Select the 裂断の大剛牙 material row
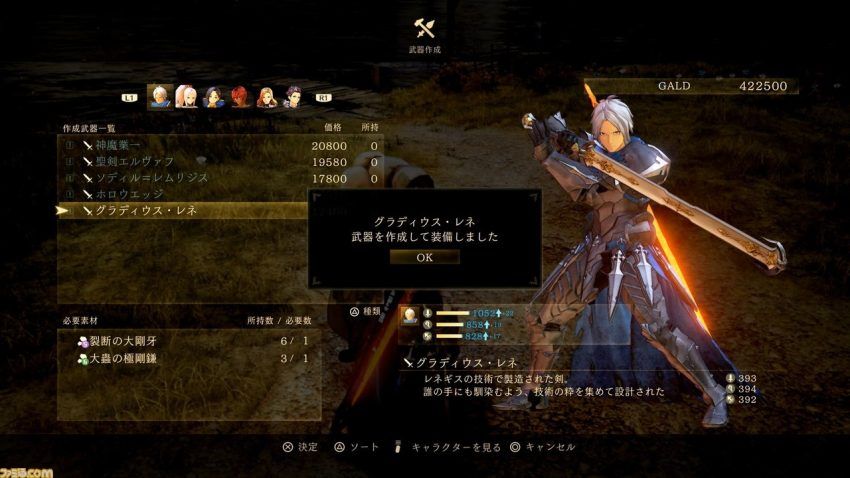The width and height of the screenshot is (850, 478). 190,342
